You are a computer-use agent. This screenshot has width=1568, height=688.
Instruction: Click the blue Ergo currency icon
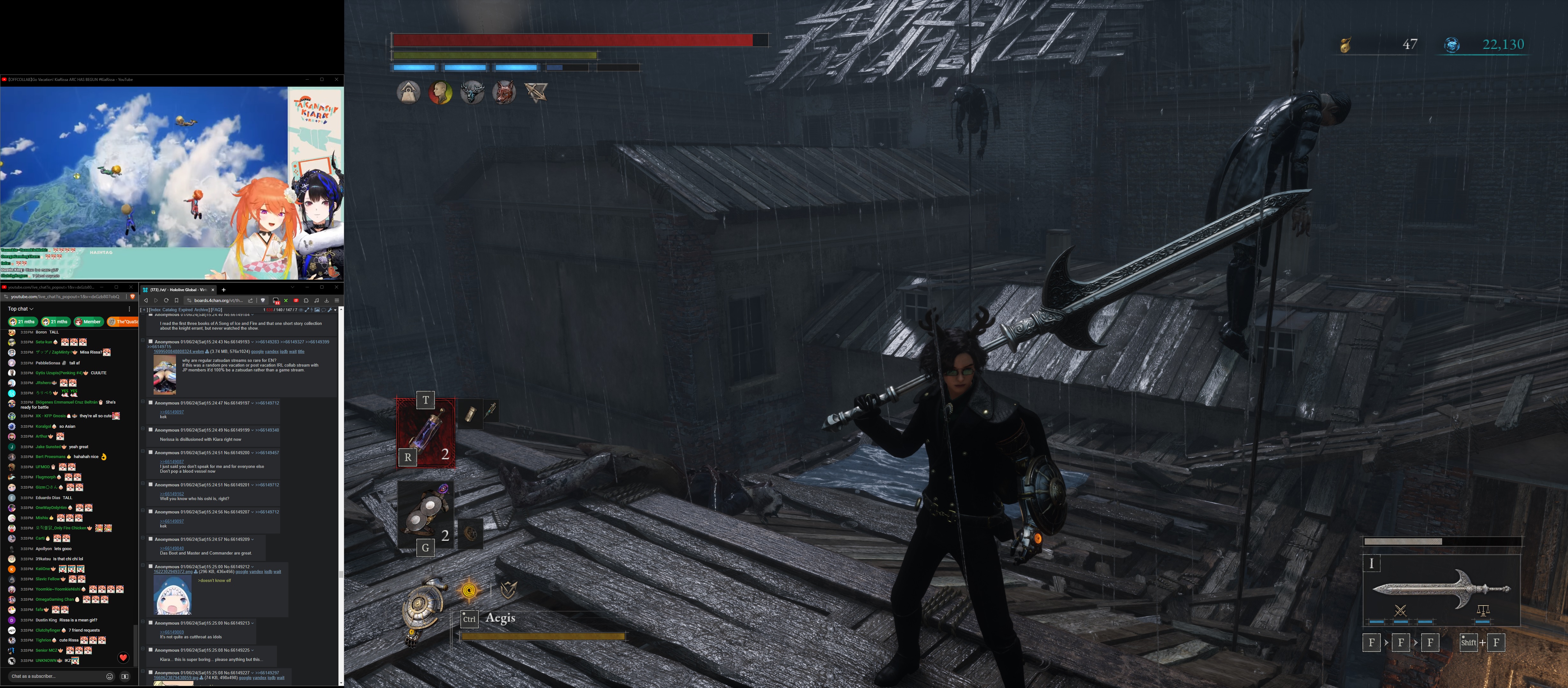pyautogui.click(x=1452, y=45)
